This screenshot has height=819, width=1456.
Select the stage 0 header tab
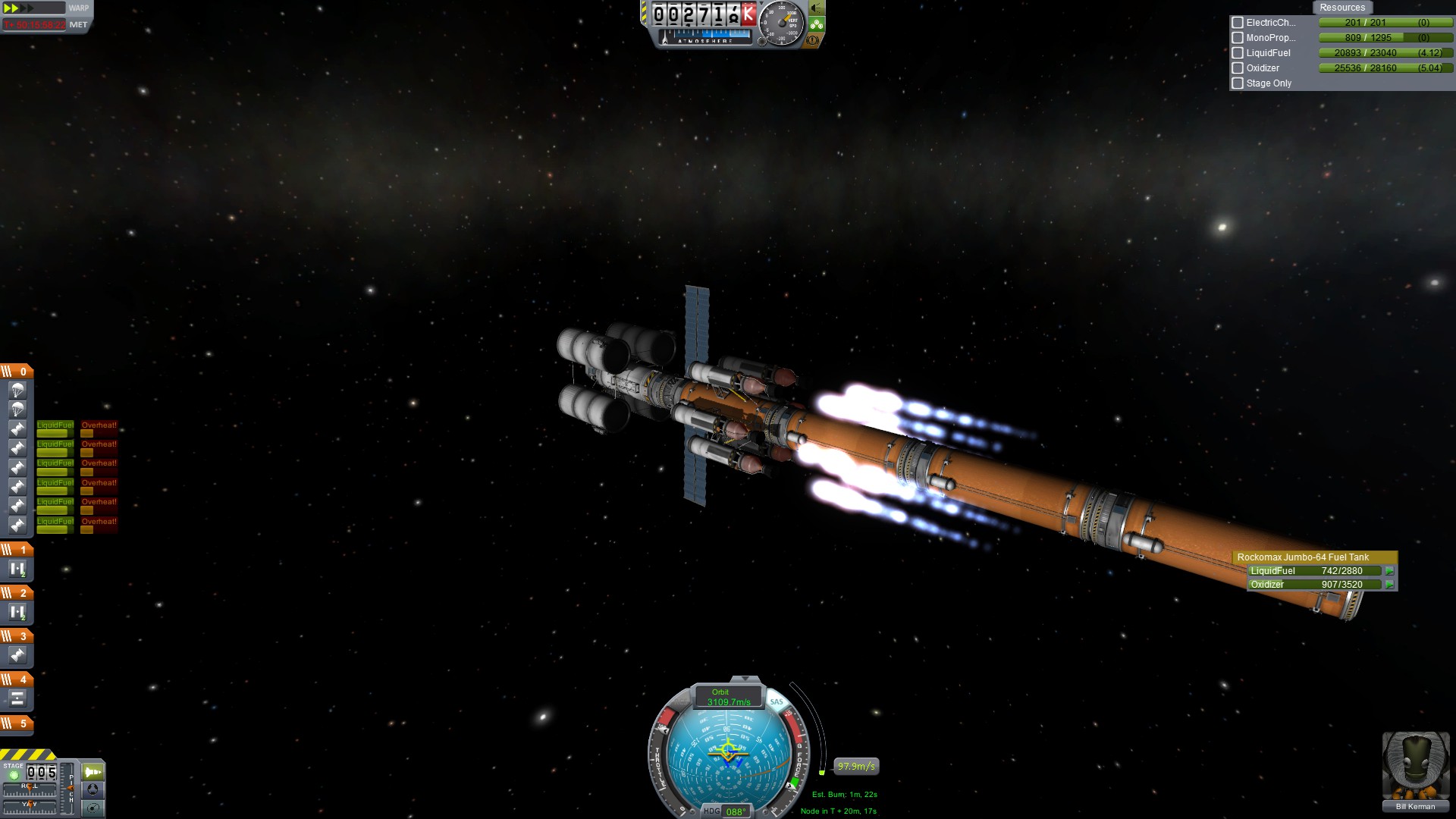coord(17,372)
